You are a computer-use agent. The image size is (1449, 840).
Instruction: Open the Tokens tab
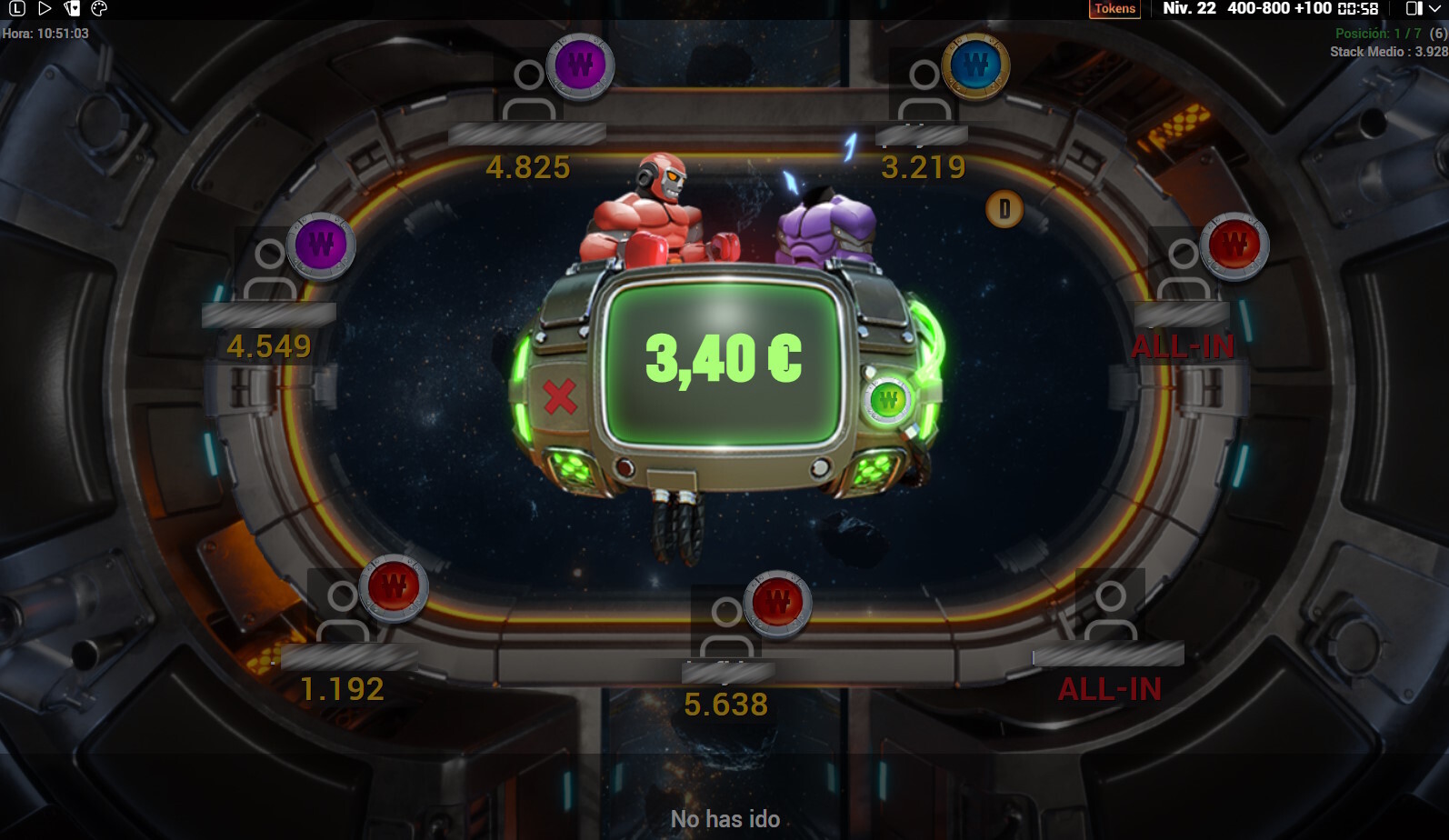point(1114,8)
